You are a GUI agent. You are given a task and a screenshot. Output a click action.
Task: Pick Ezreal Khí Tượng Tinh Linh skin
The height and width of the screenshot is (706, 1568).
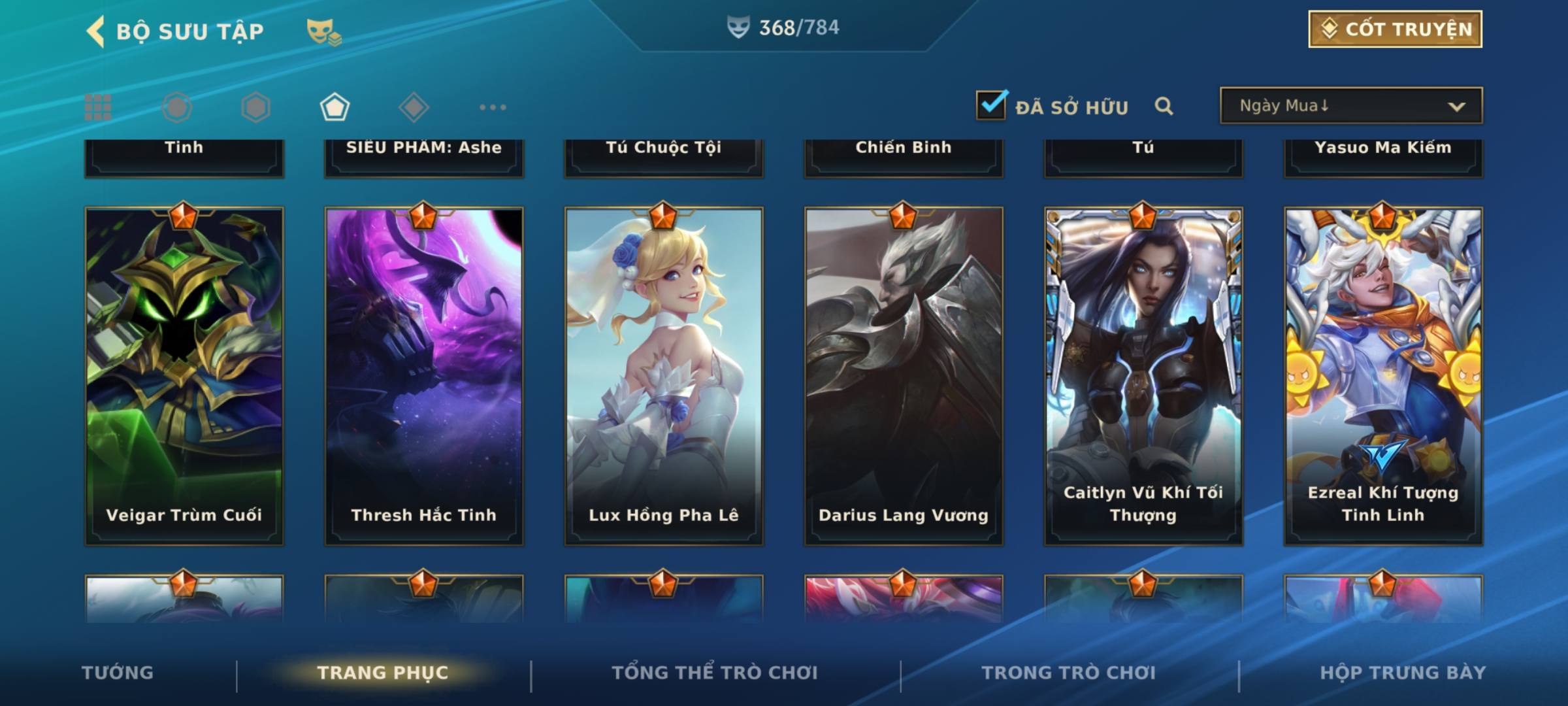(x=1383, y=376)
